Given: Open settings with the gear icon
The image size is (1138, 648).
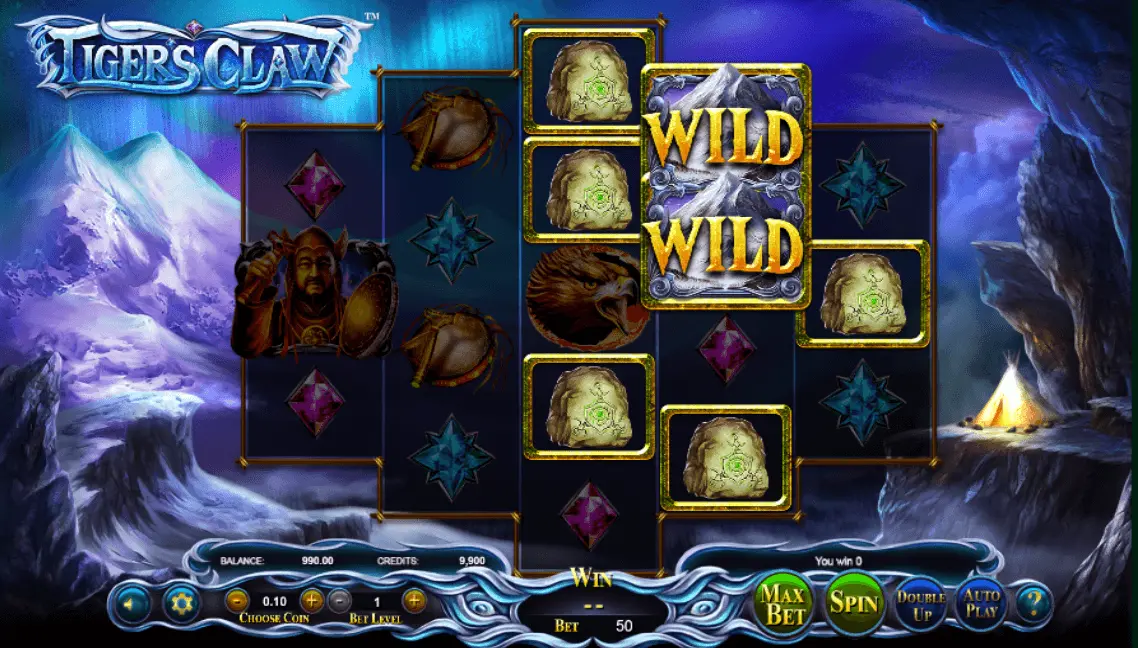Looking at the screenshot, I should coord(181,603).
